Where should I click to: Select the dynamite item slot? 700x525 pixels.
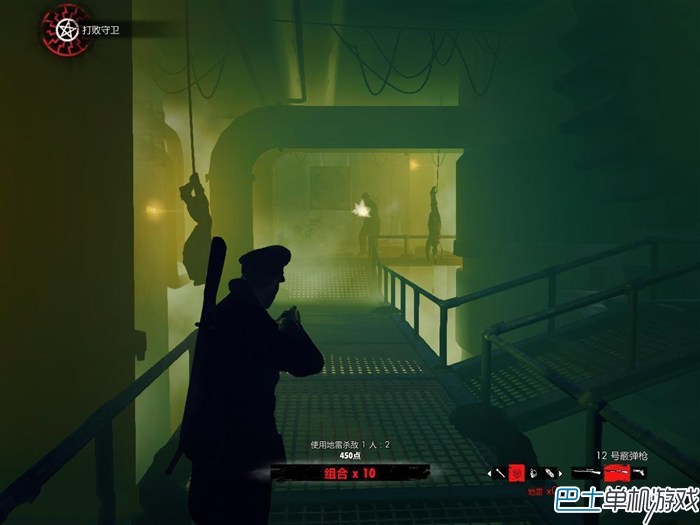548,472
